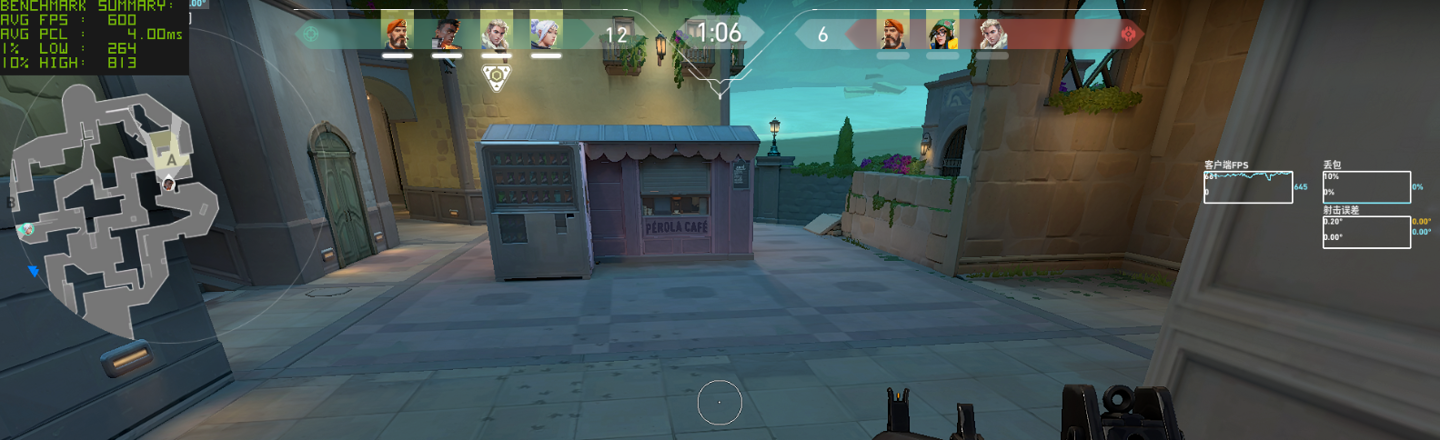Pick the Jett portrait in the top bar
This screenshot has height=440, width=1440.
tap(545, 31)
